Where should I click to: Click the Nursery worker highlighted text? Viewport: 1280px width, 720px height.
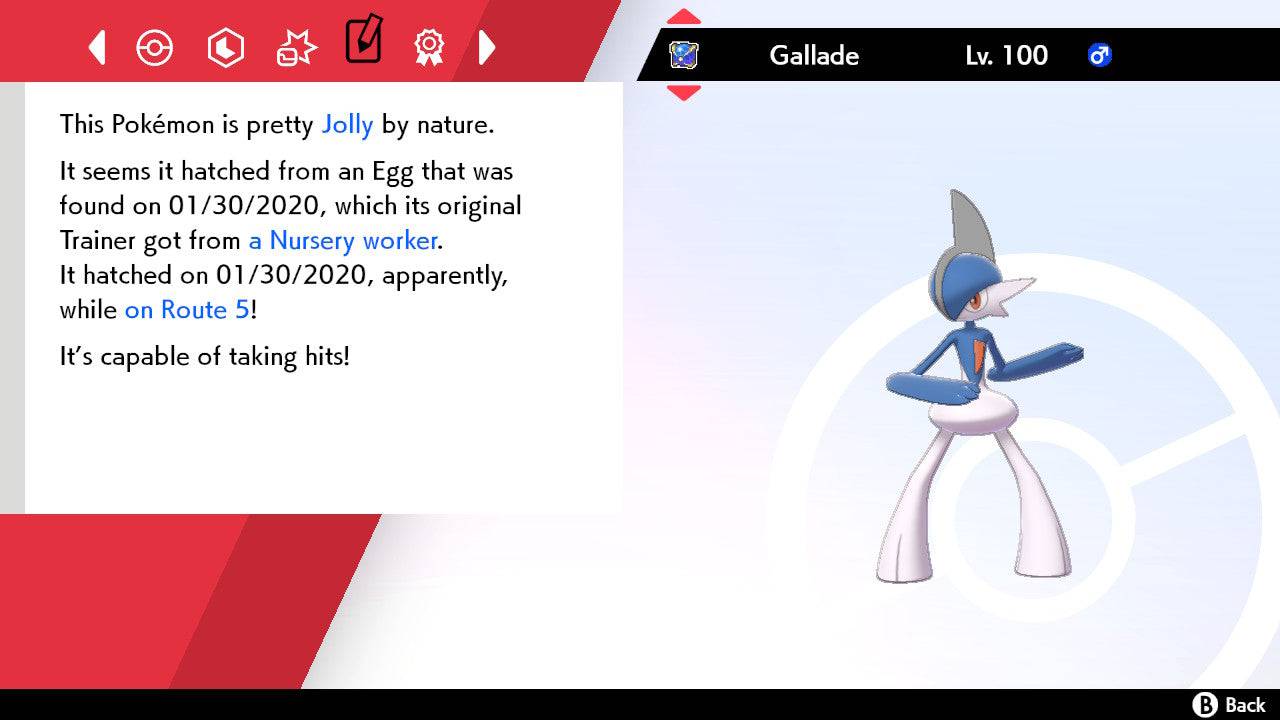click(342, 240)
